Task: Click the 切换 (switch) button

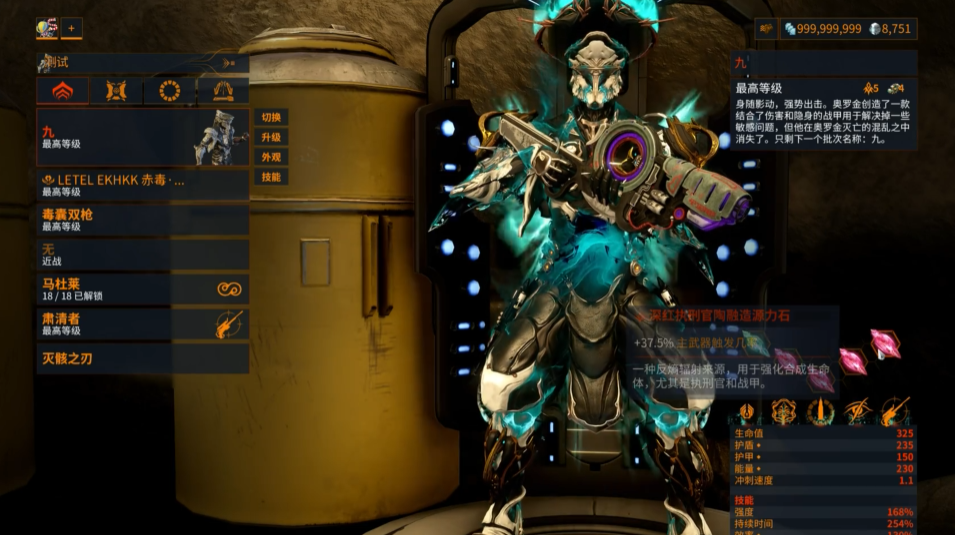Action: [271, 117]
